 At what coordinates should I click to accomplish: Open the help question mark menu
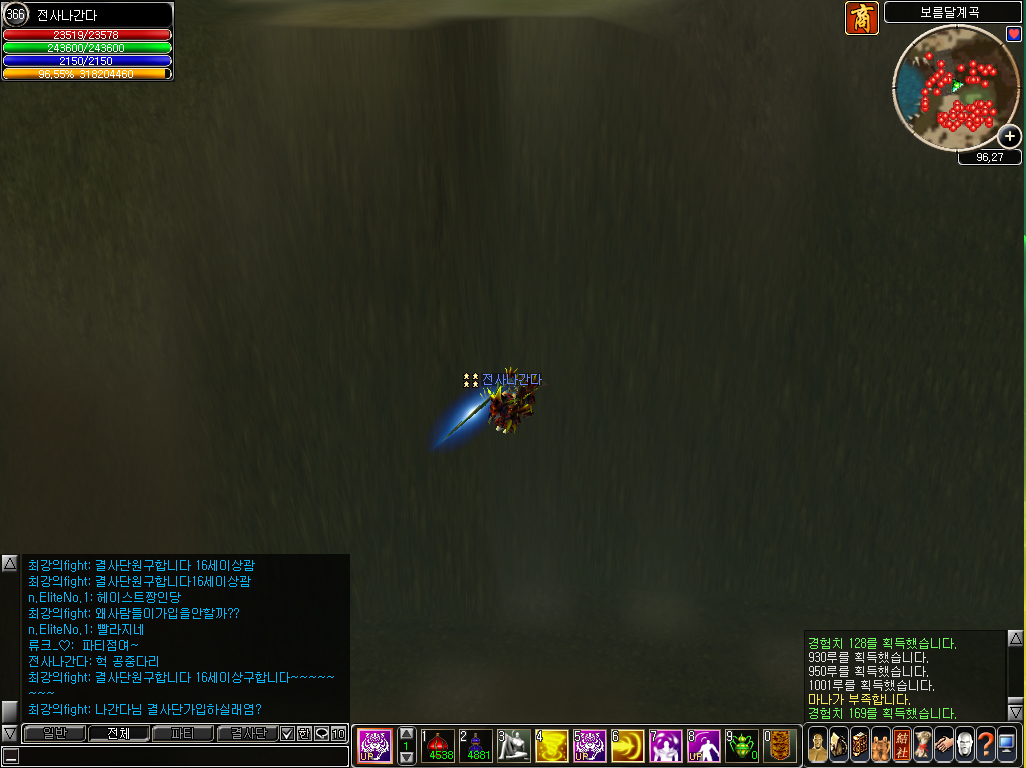click(x=985, y=745)
